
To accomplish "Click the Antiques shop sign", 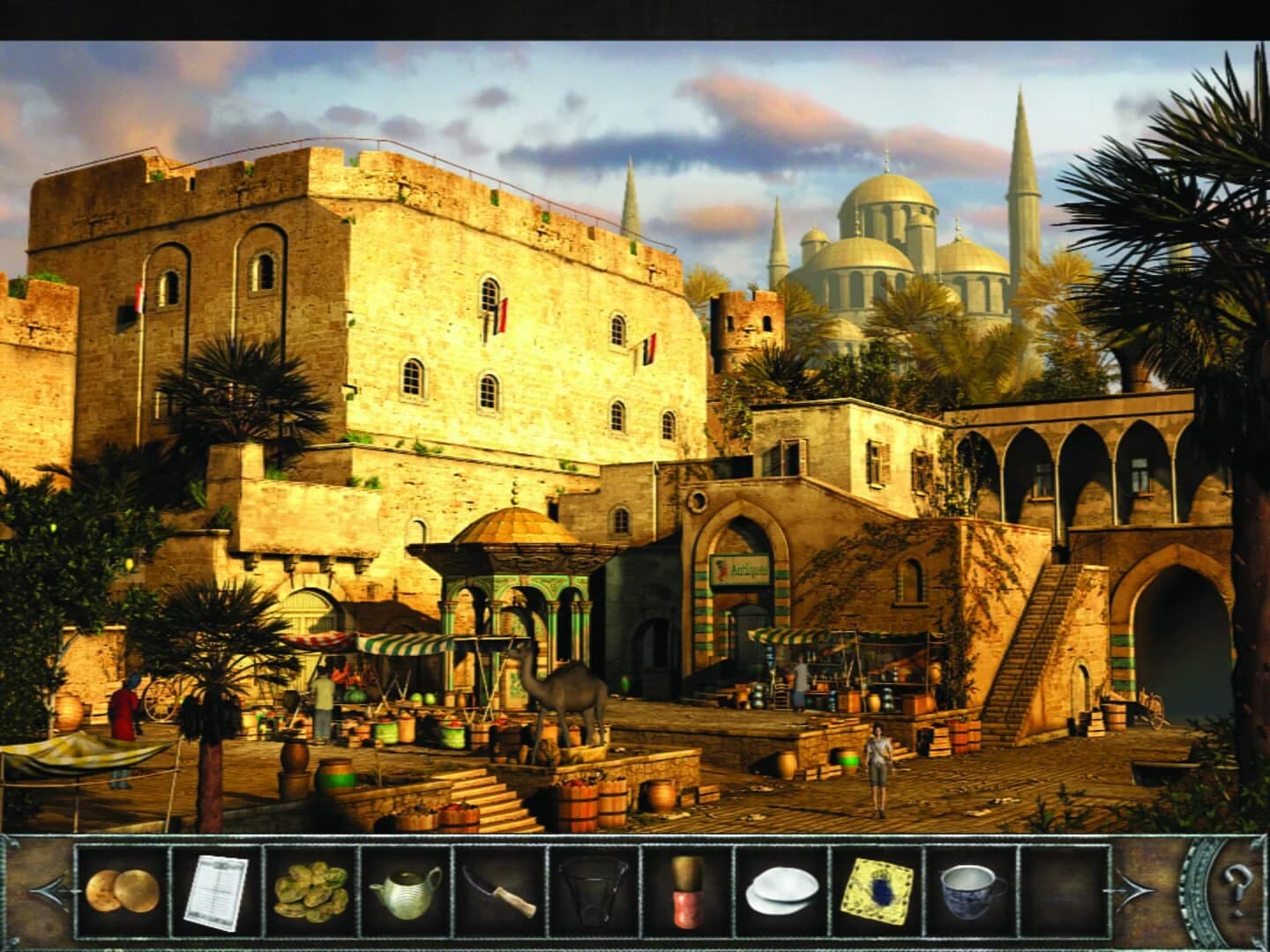I will (739, 569).
